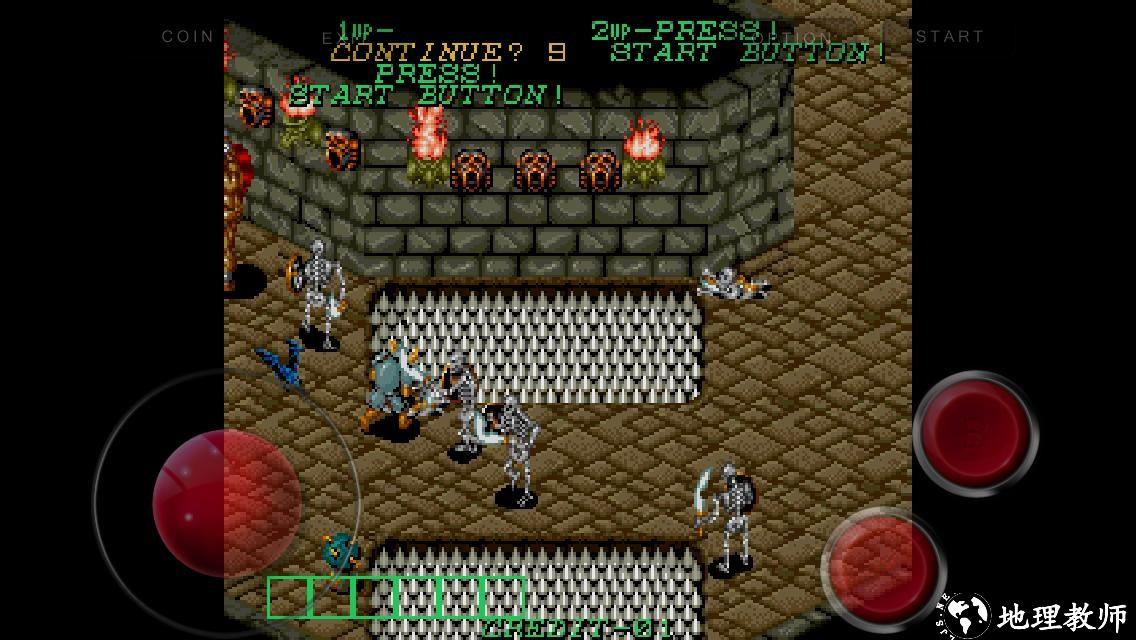
Task: Tap the red B arcade button
Action: 974,433
